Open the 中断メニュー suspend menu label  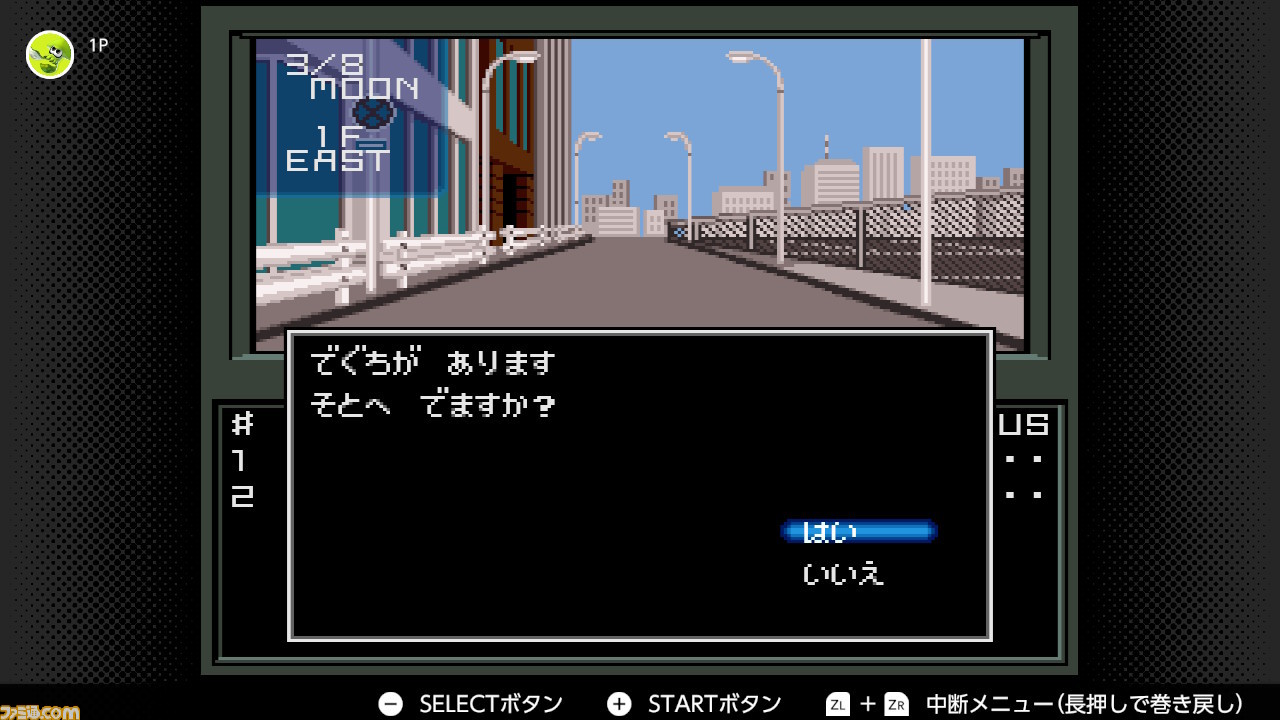tap(990, 703)
